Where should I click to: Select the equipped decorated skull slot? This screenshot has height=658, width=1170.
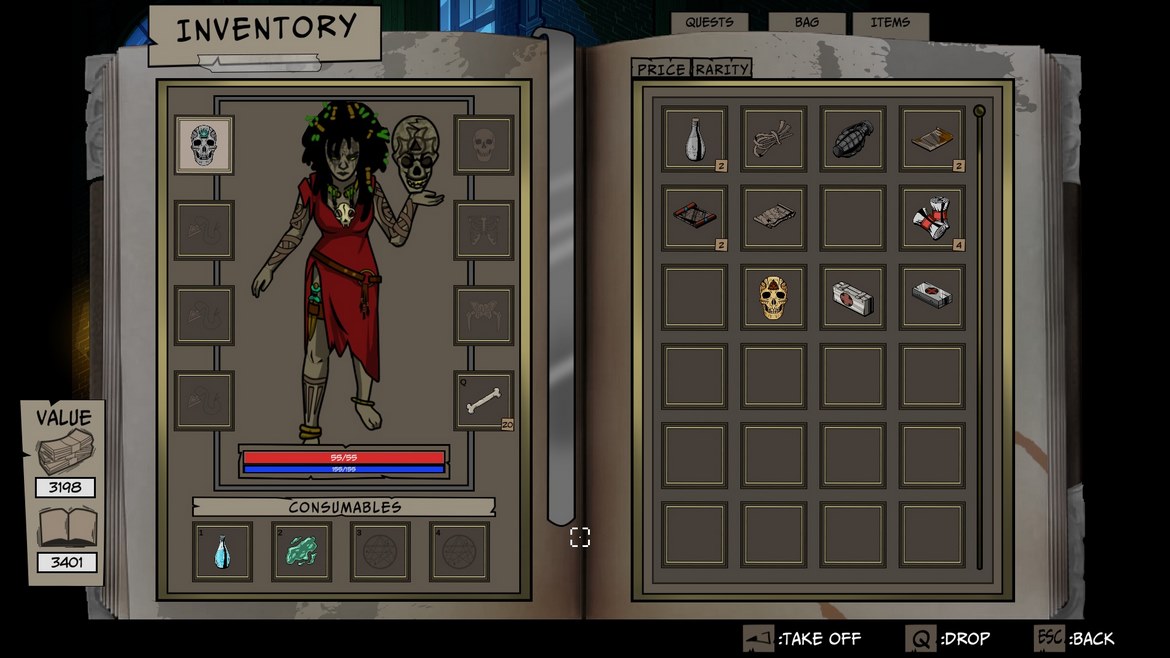point(204,145)
